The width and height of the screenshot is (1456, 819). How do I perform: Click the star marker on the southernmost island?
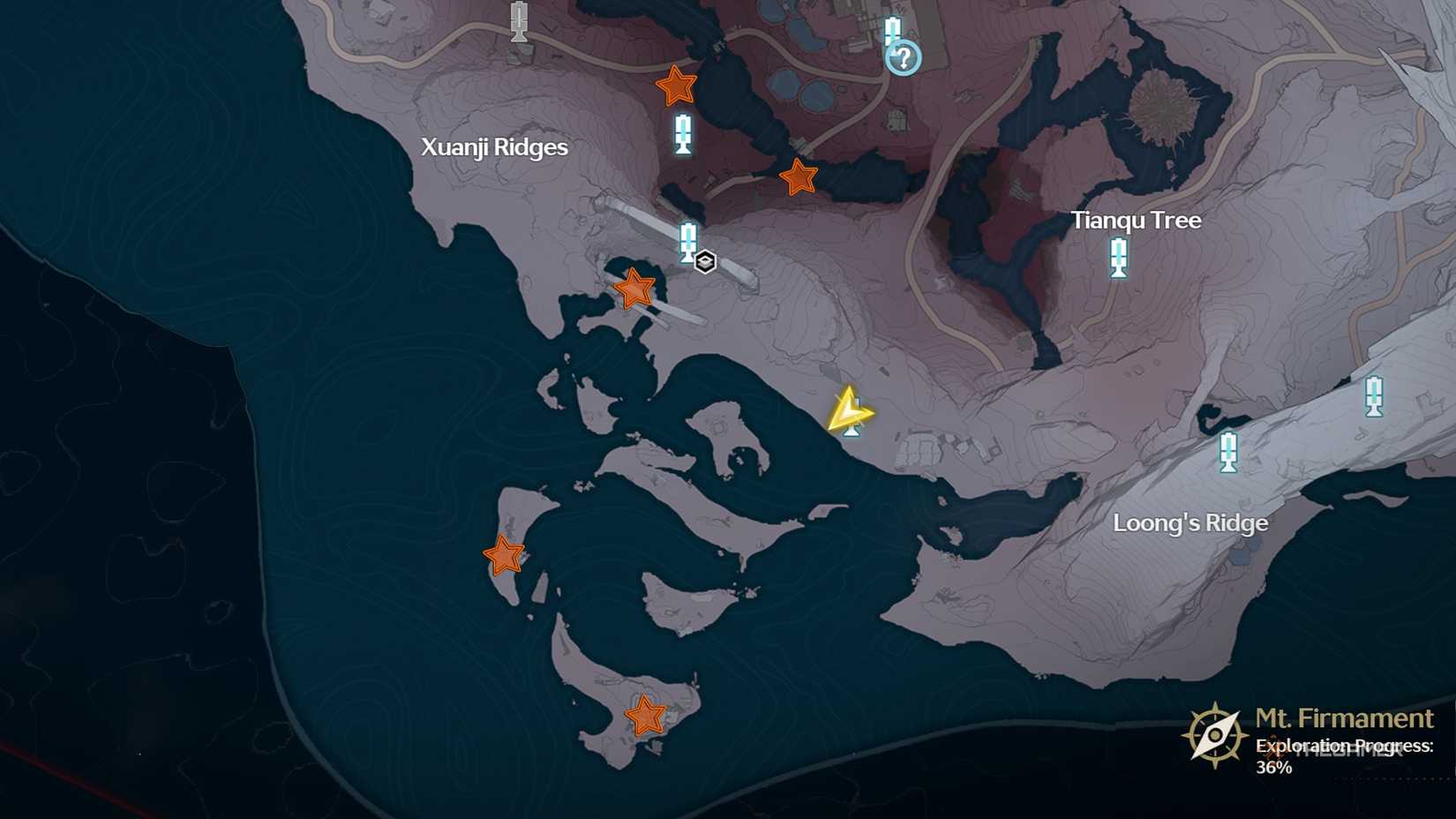click(x=647, y=715)
